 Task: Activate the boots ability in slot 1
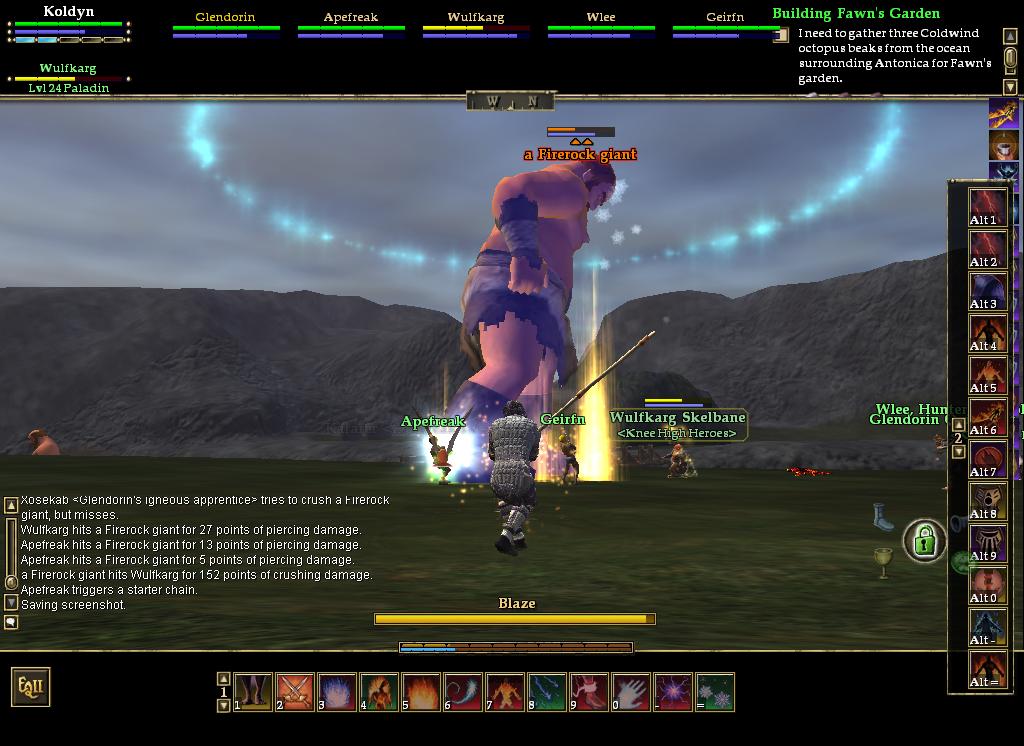click(253, 691)
